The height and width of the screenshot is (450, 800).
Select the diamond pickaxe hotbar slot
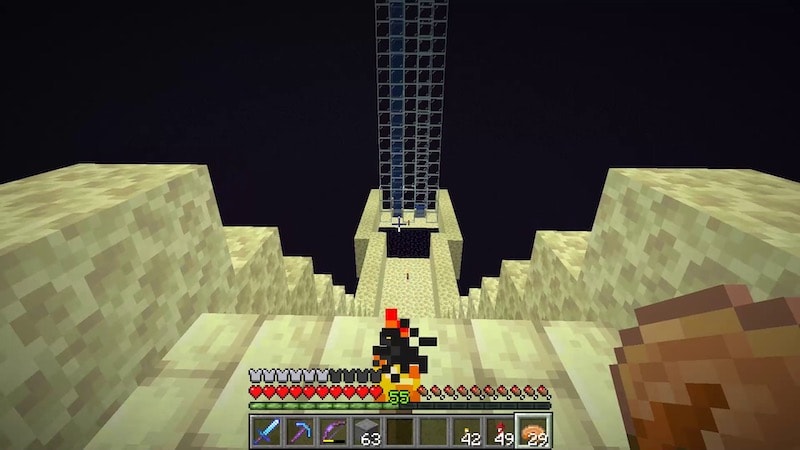click(x=300, y=431)
